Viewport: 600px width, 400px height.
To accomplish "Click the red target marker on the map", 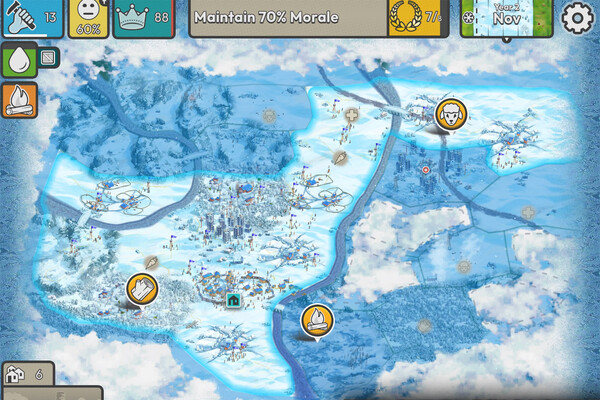I will click(427, 170).
